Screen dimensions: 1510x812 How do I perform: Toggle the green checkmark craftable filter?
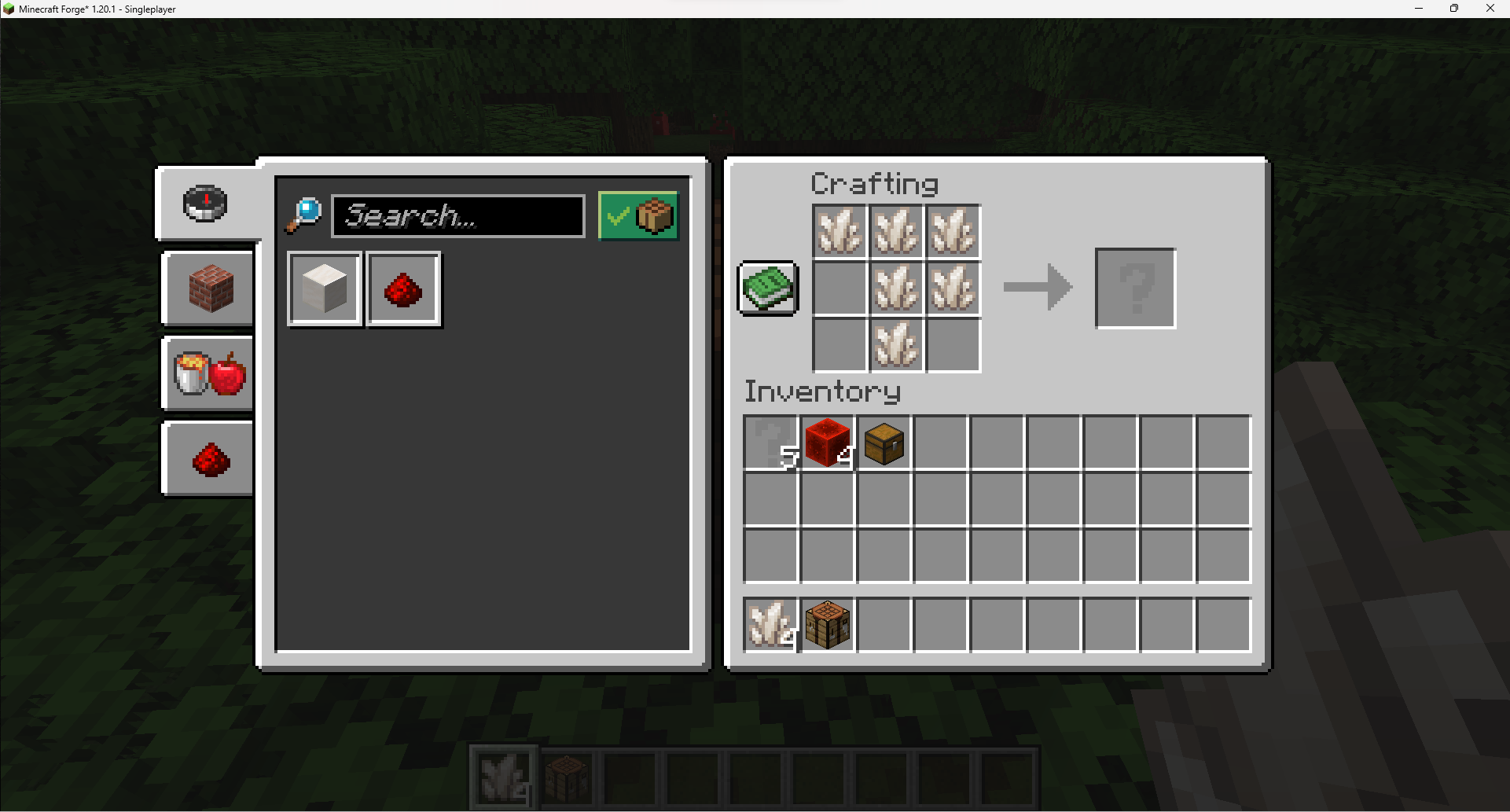click(x=637, y=215)
